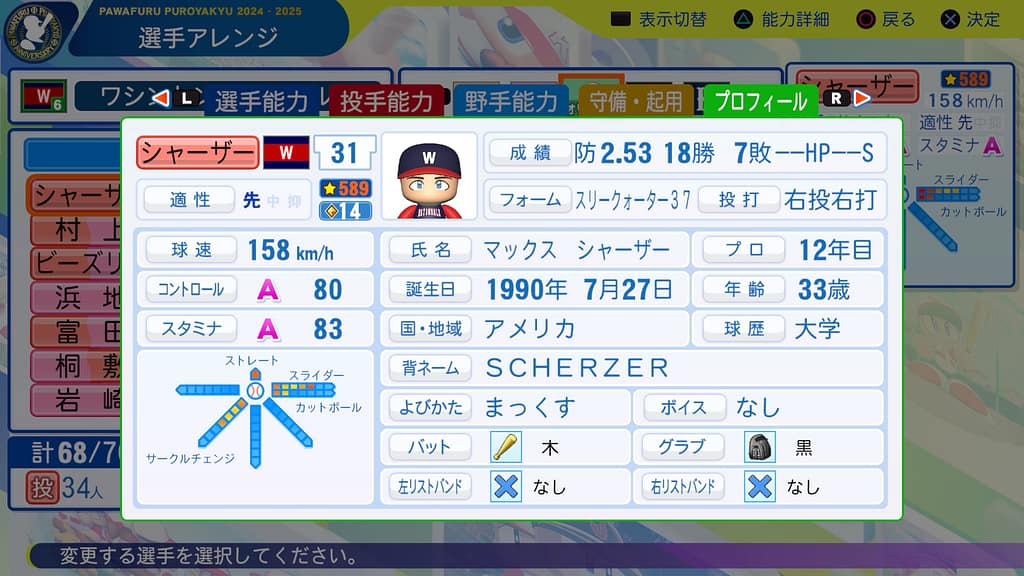Select the 投打 throwing-batting field
The image size is (1024, 576).
click(x=790, y=199)
